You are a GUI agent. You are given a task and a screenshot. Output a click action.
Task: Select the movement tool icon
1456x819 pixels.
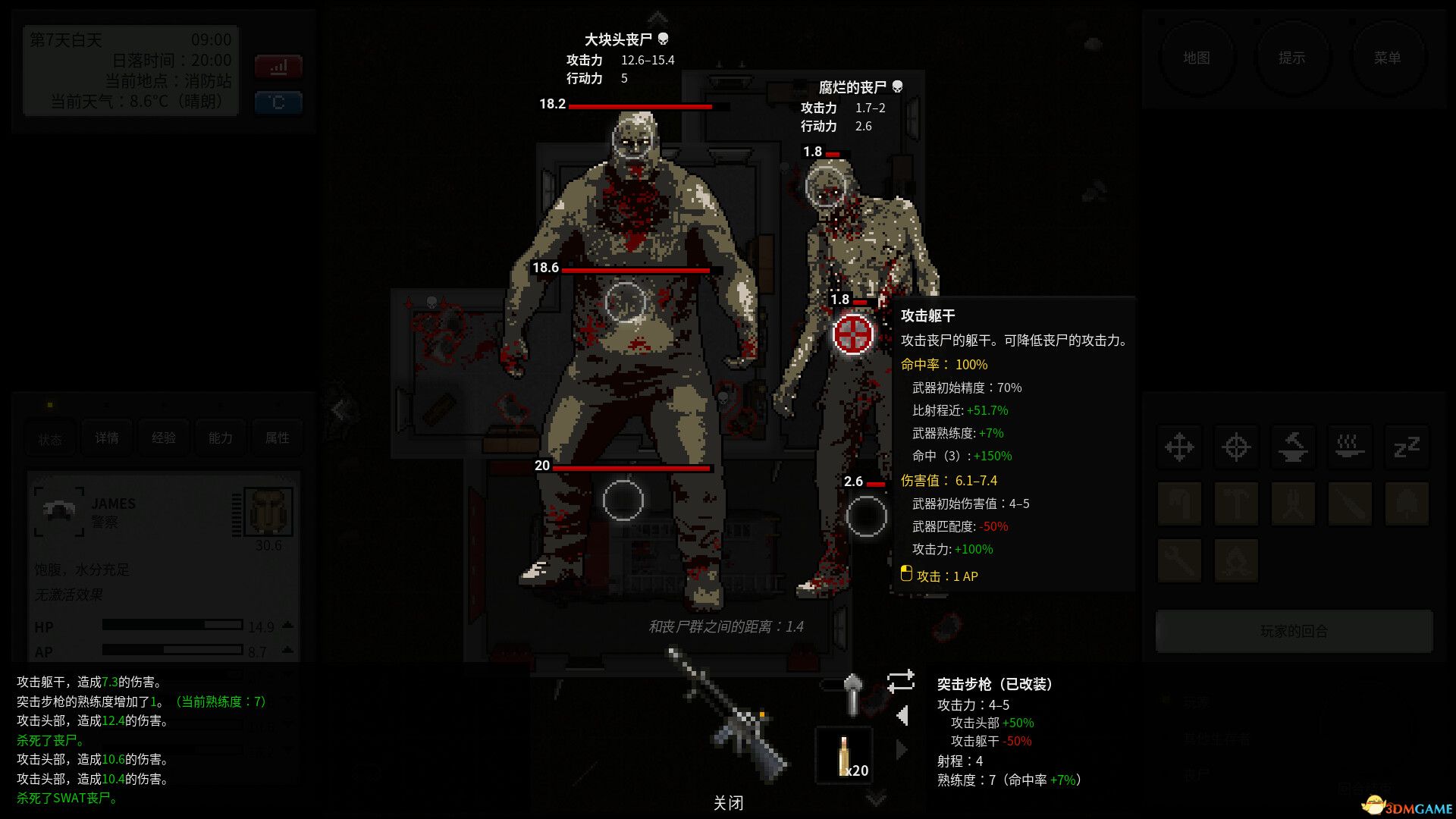point(1179,447)
